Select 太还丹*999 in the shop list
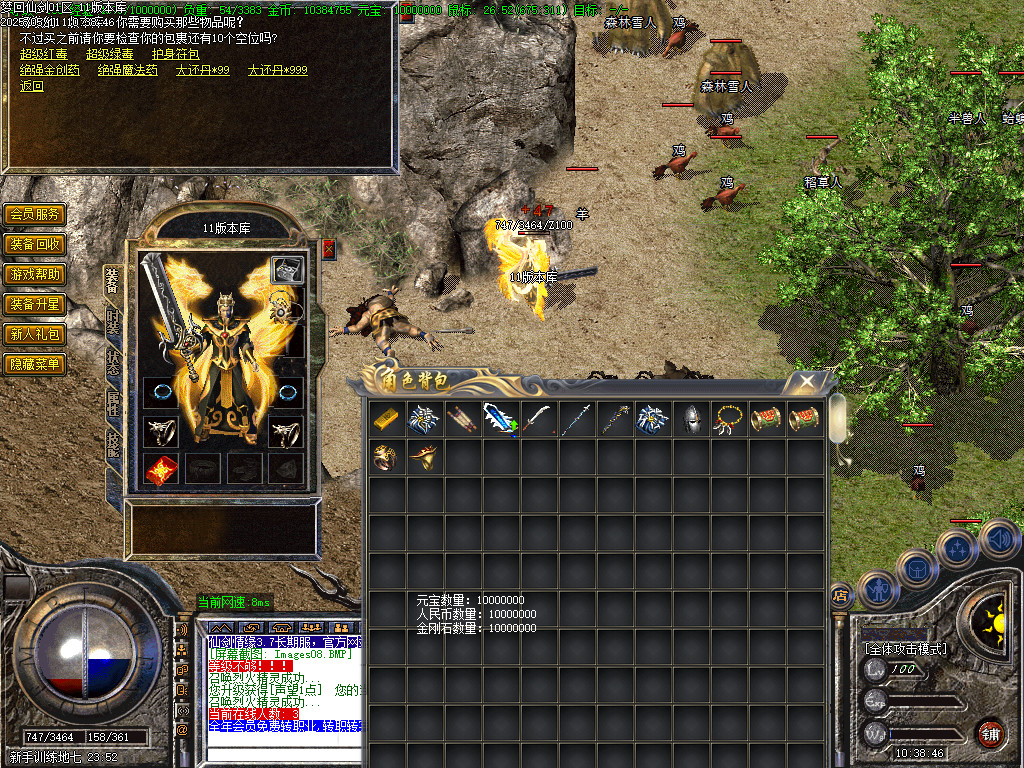This screenshot has height=768, width=1024. (x=277, y=71)
